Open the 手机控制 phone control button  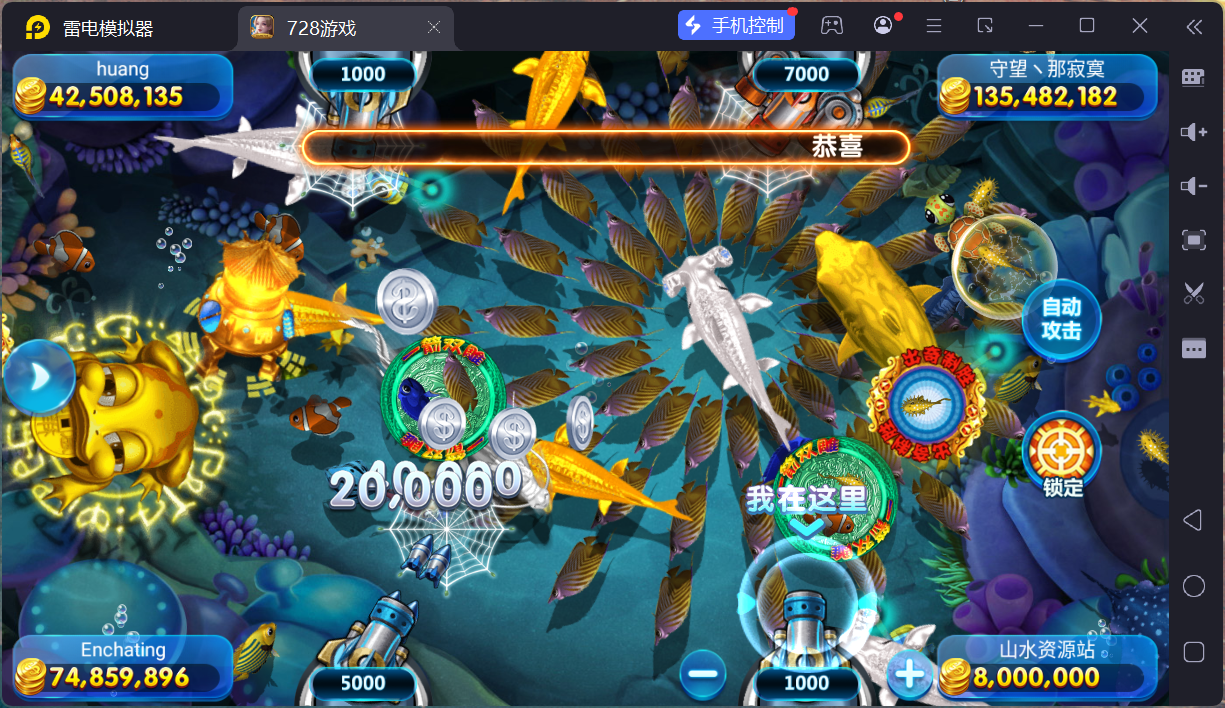pos(736,26)
